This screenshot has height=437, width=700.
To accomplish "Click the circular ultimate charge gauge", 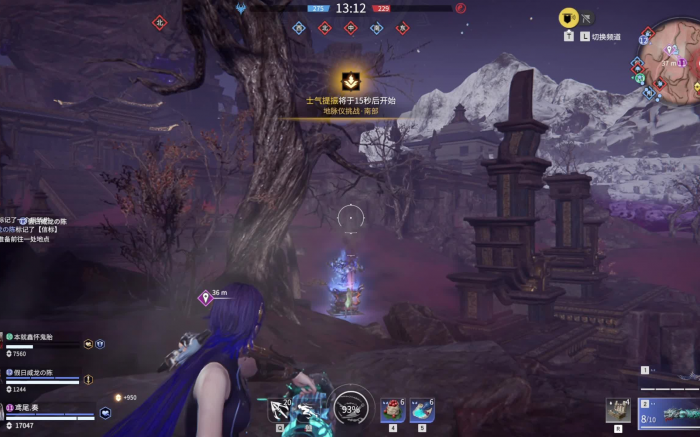I will click(x=351, y=408).
